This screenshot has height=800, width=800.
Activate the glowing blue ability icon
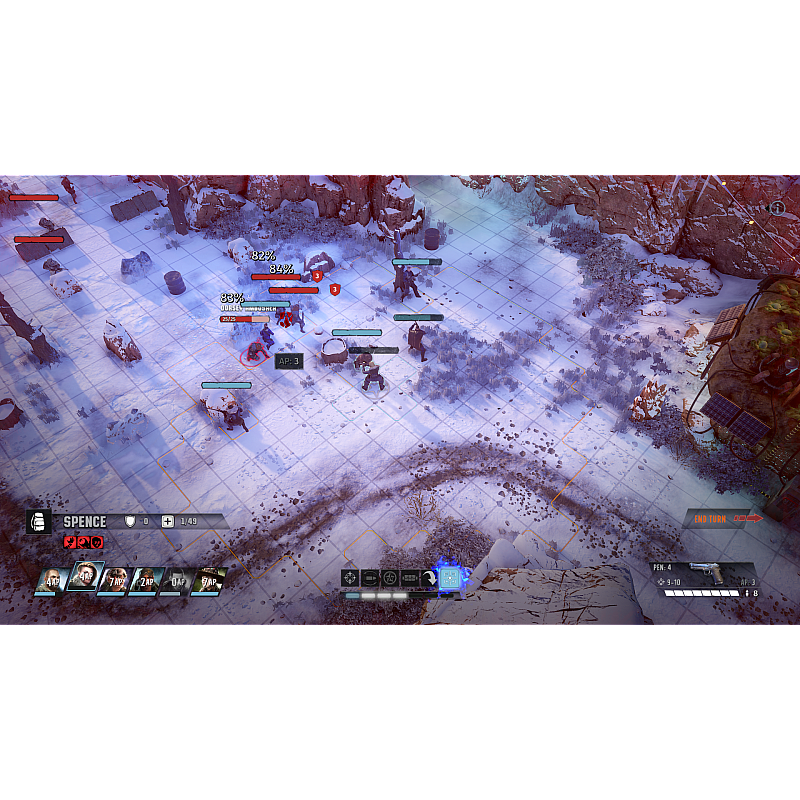[450, 578]
